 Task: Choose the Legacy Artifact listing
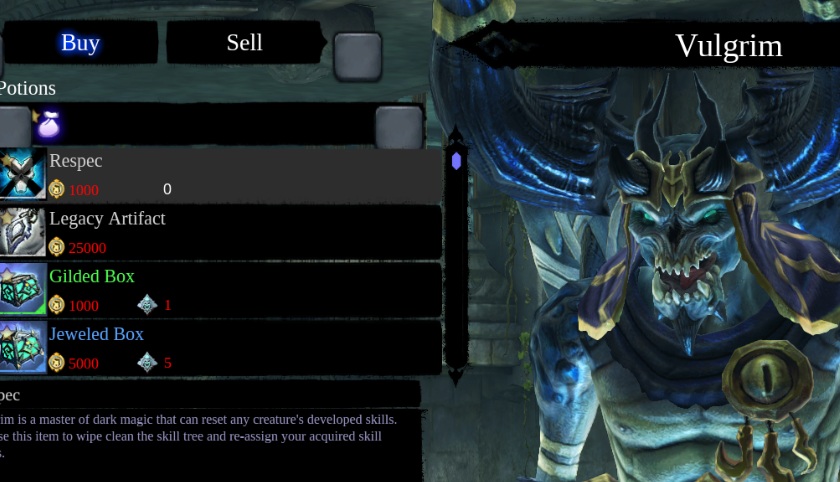(x=220, y=232)
